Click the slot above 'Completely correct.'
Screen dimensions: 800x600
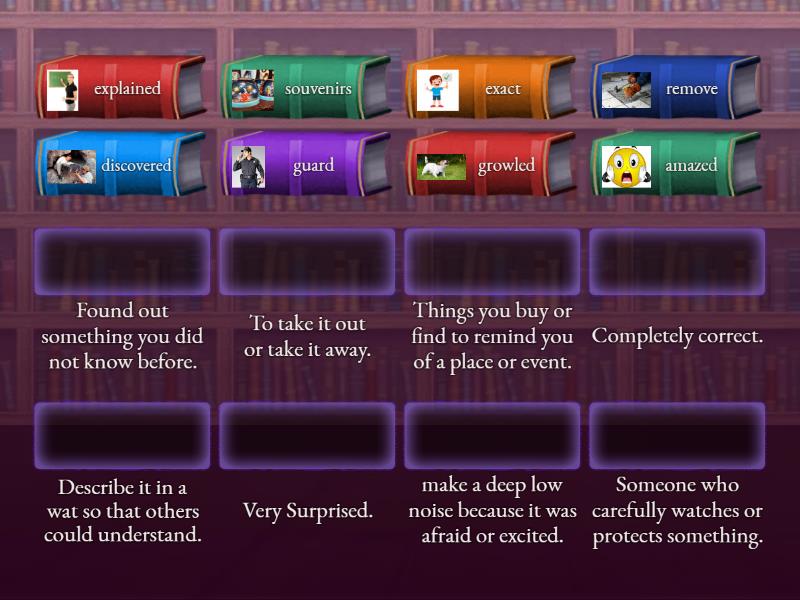tap(677, 262)
